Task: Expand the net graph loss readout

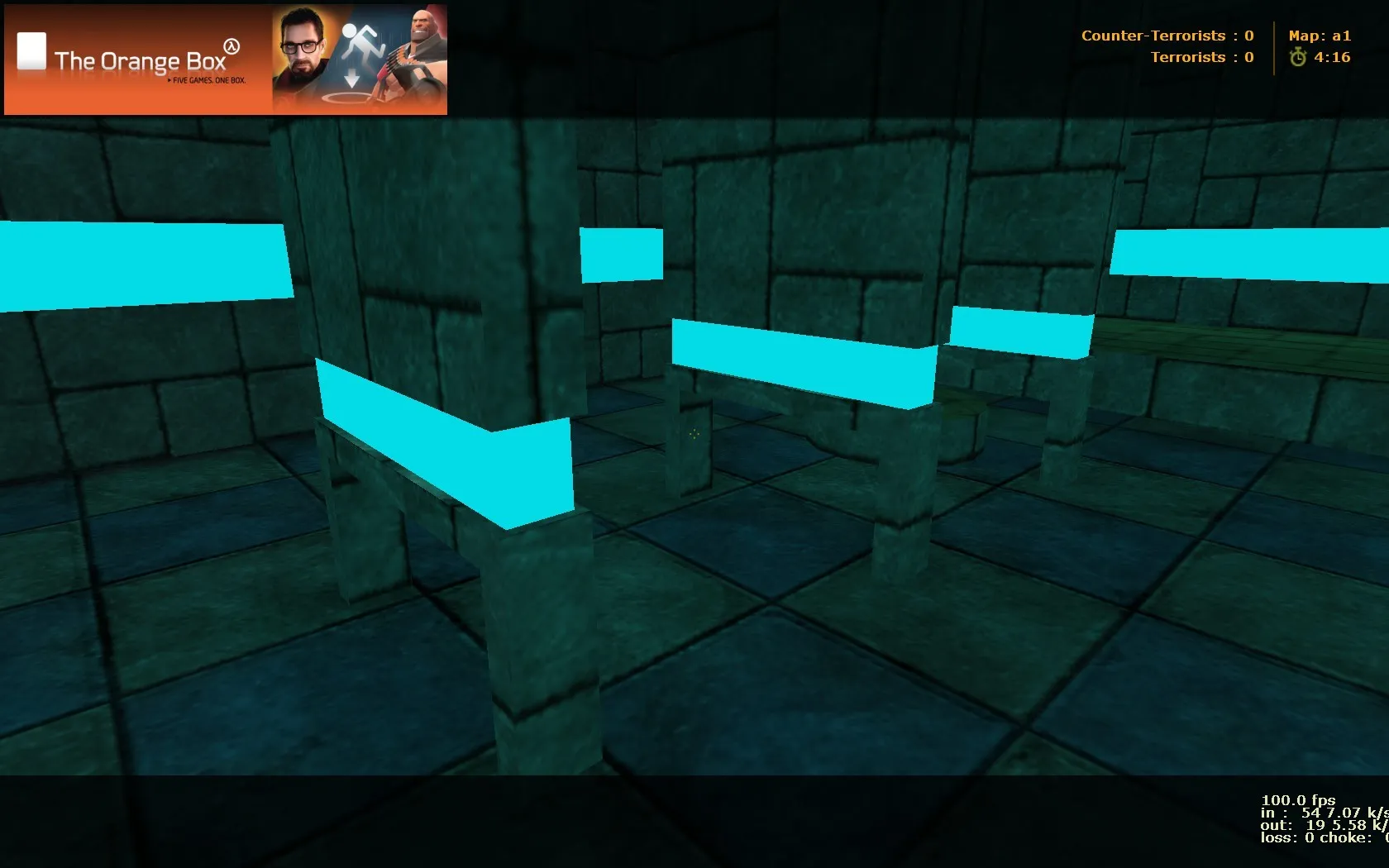Action: point(1281,837)
